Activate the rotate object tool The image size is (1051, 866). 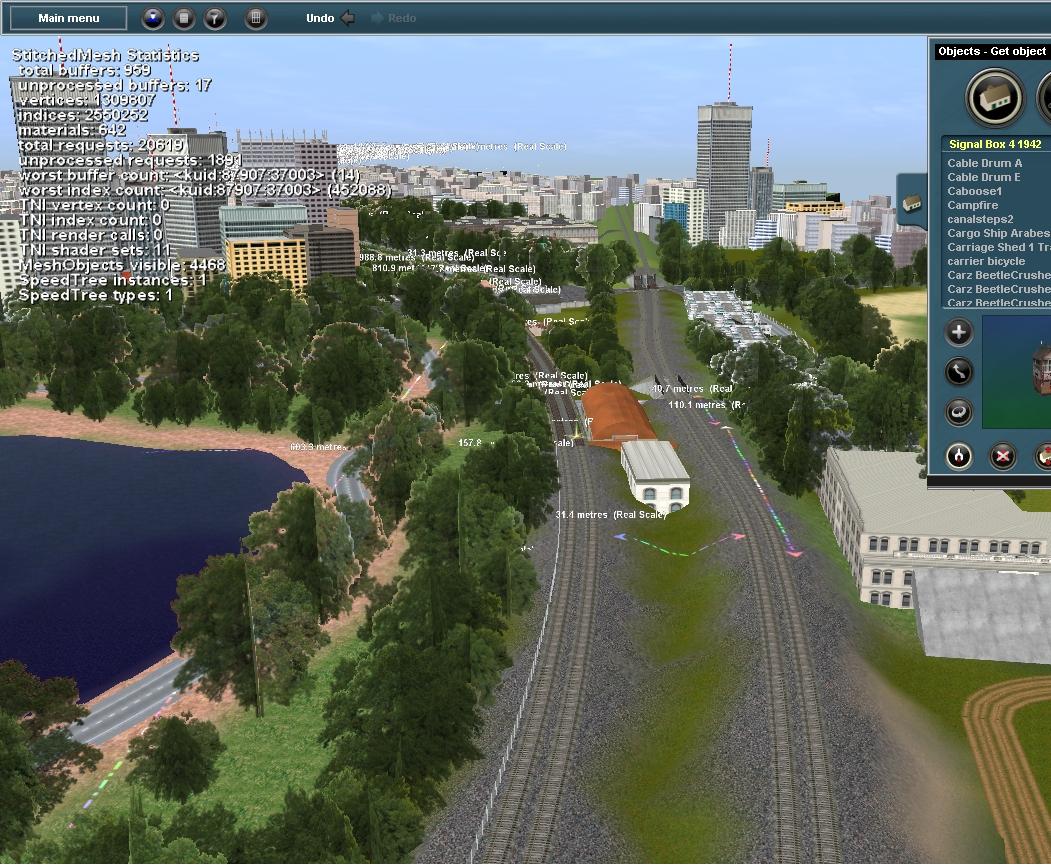959,411
